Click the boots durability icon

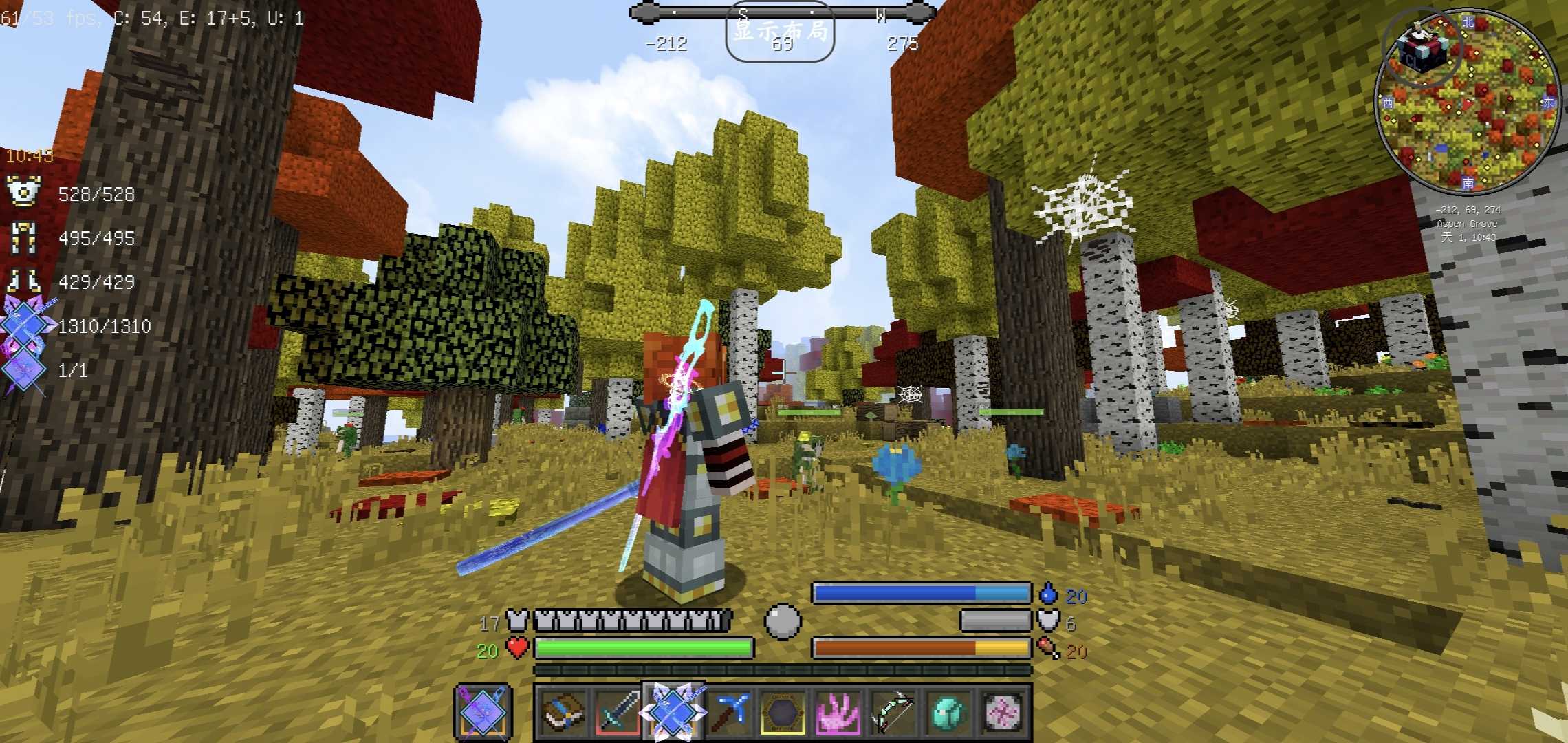click(23, 281)
